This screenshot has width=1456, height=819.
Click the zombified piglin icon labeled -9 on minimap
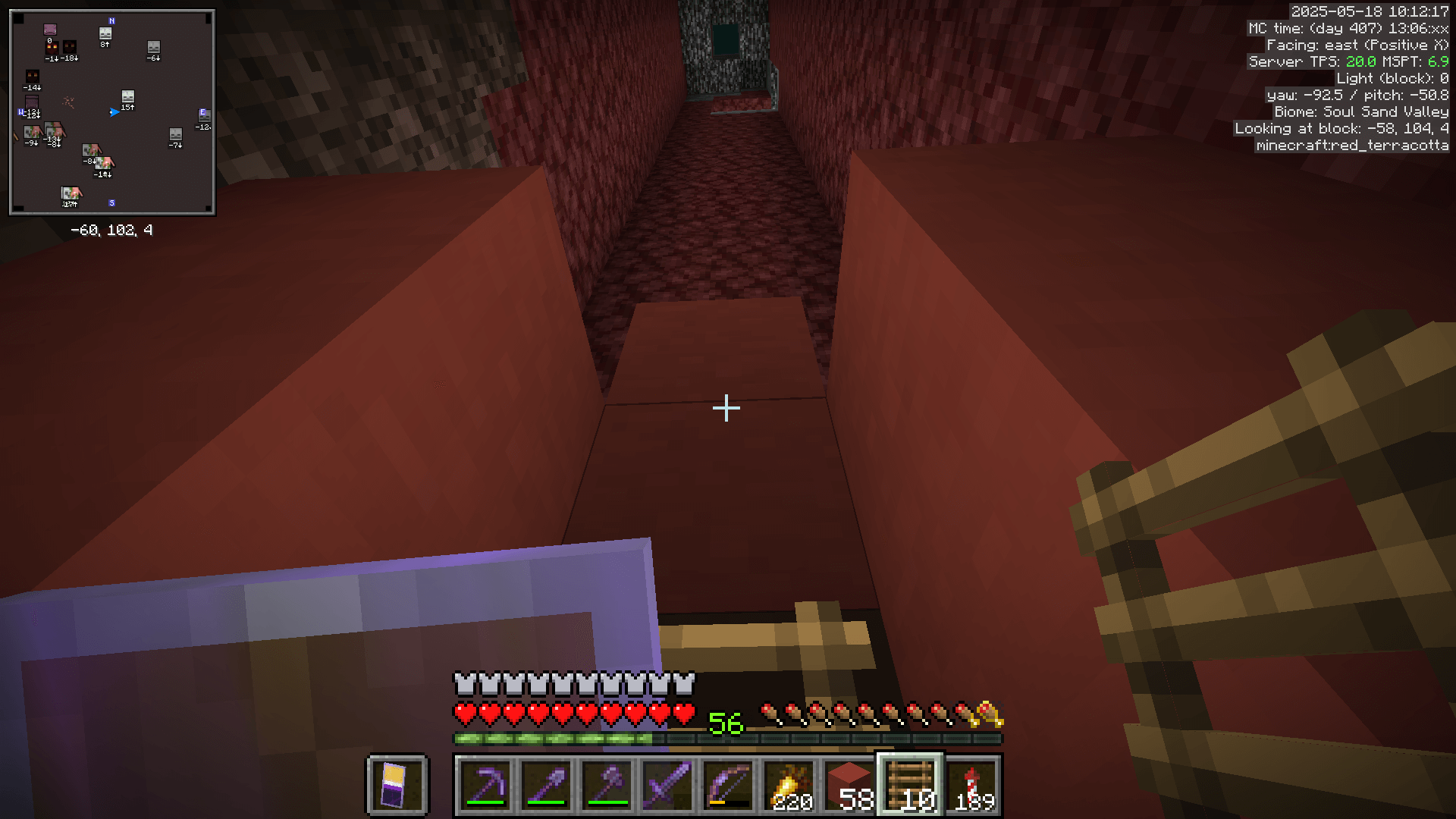click(x=33, y=133)
